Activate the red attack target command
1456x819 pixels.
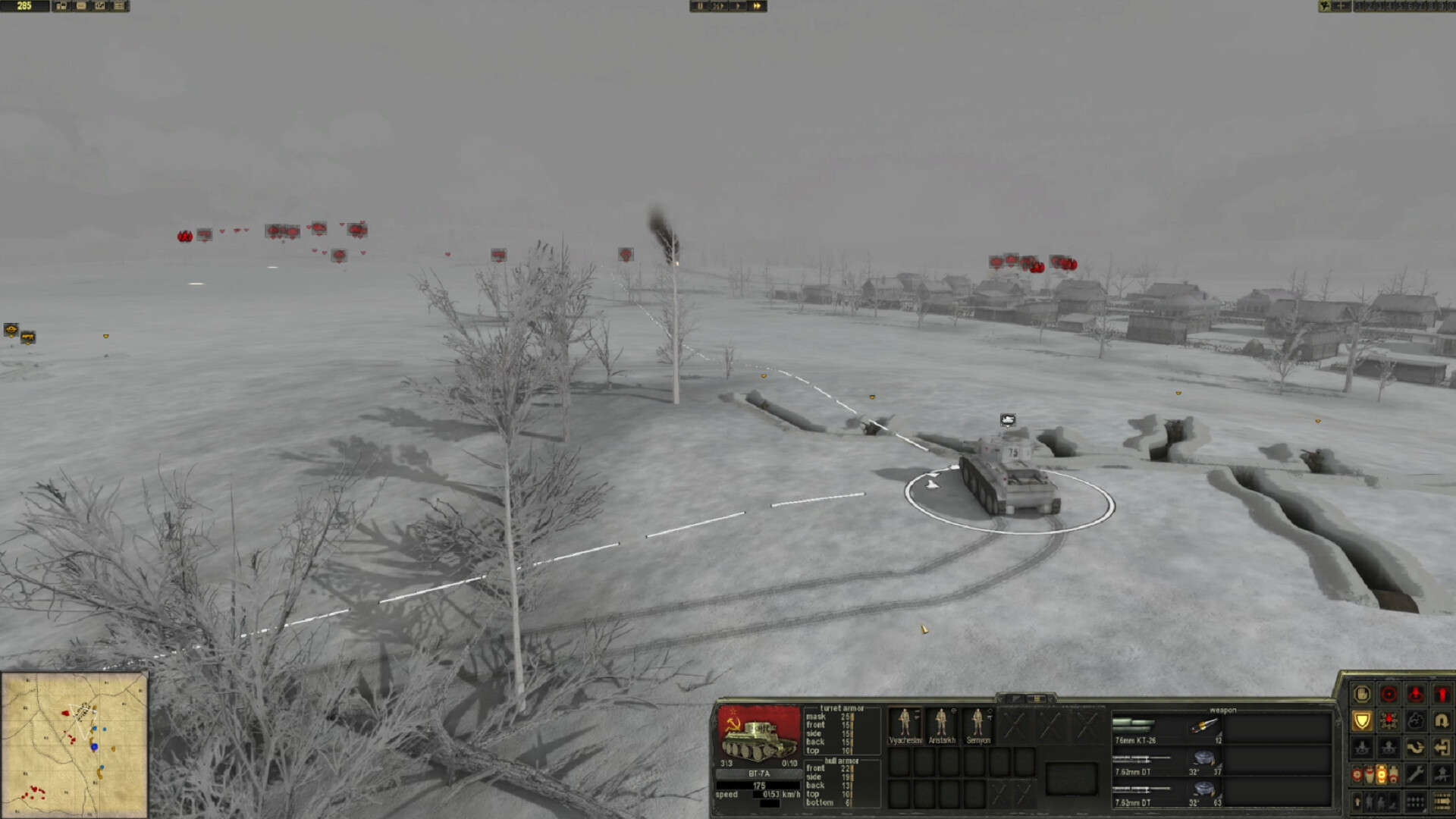point(1389,693)
